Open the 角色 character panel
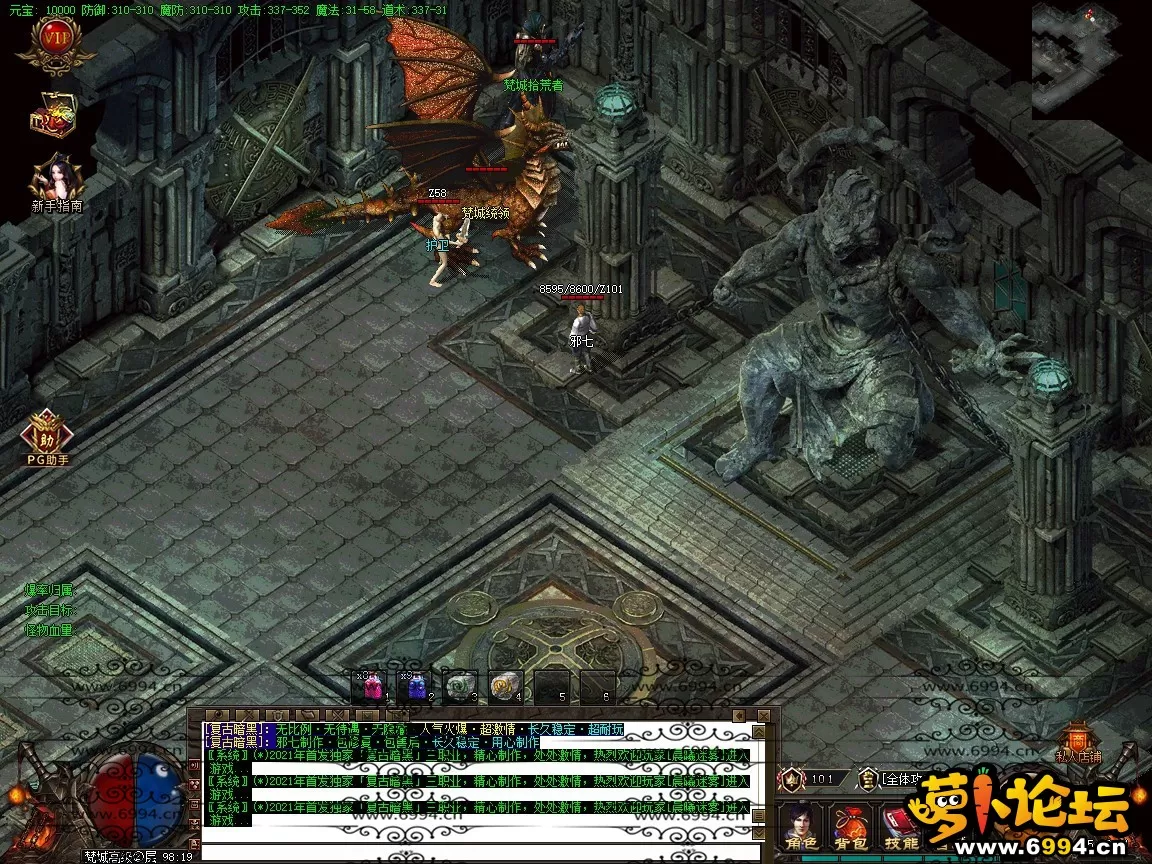The image size is (1152, 864). [802, 828]
